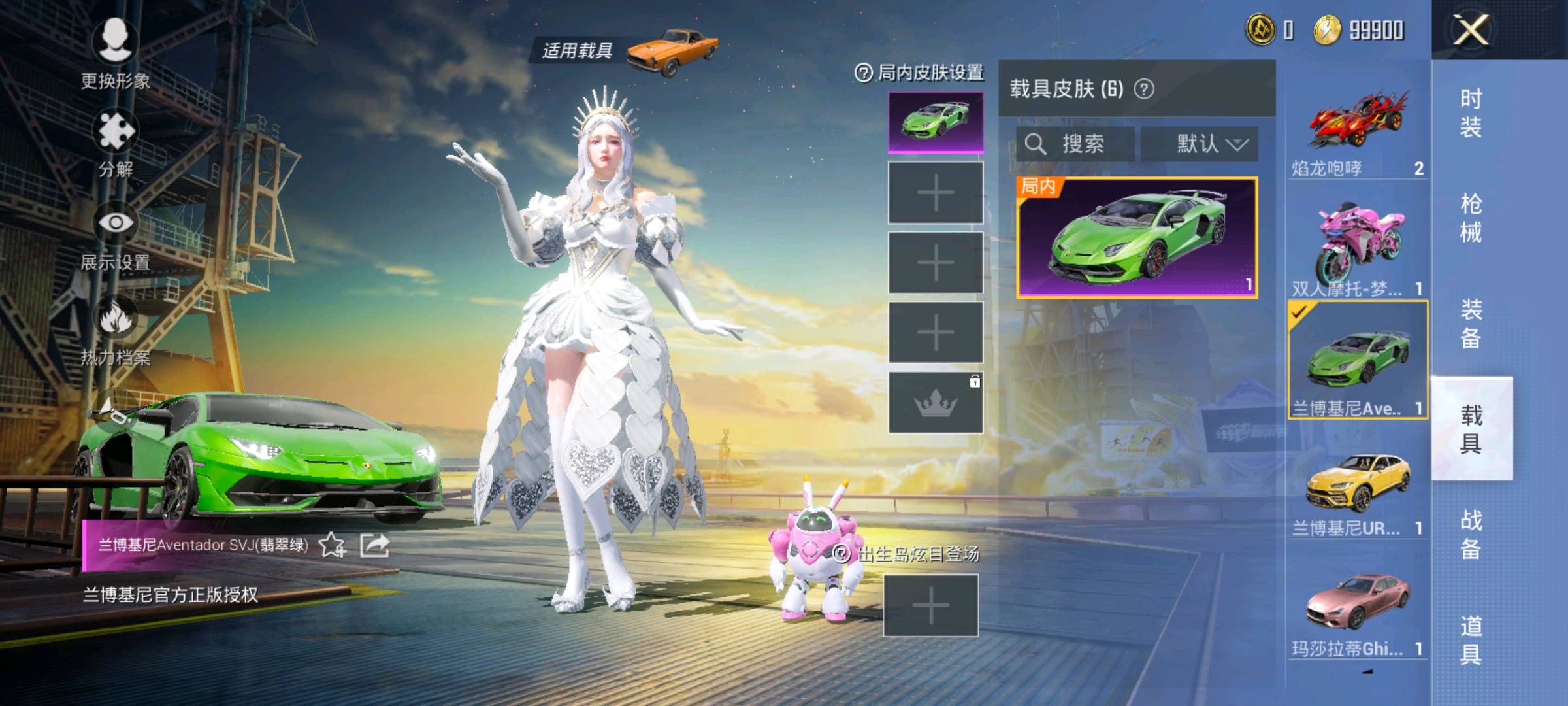Image resolution: width=1568 pixels, height=706 pixels.
Task: Switch to the 装备 equipment tab
Action: coord(1471,324)
